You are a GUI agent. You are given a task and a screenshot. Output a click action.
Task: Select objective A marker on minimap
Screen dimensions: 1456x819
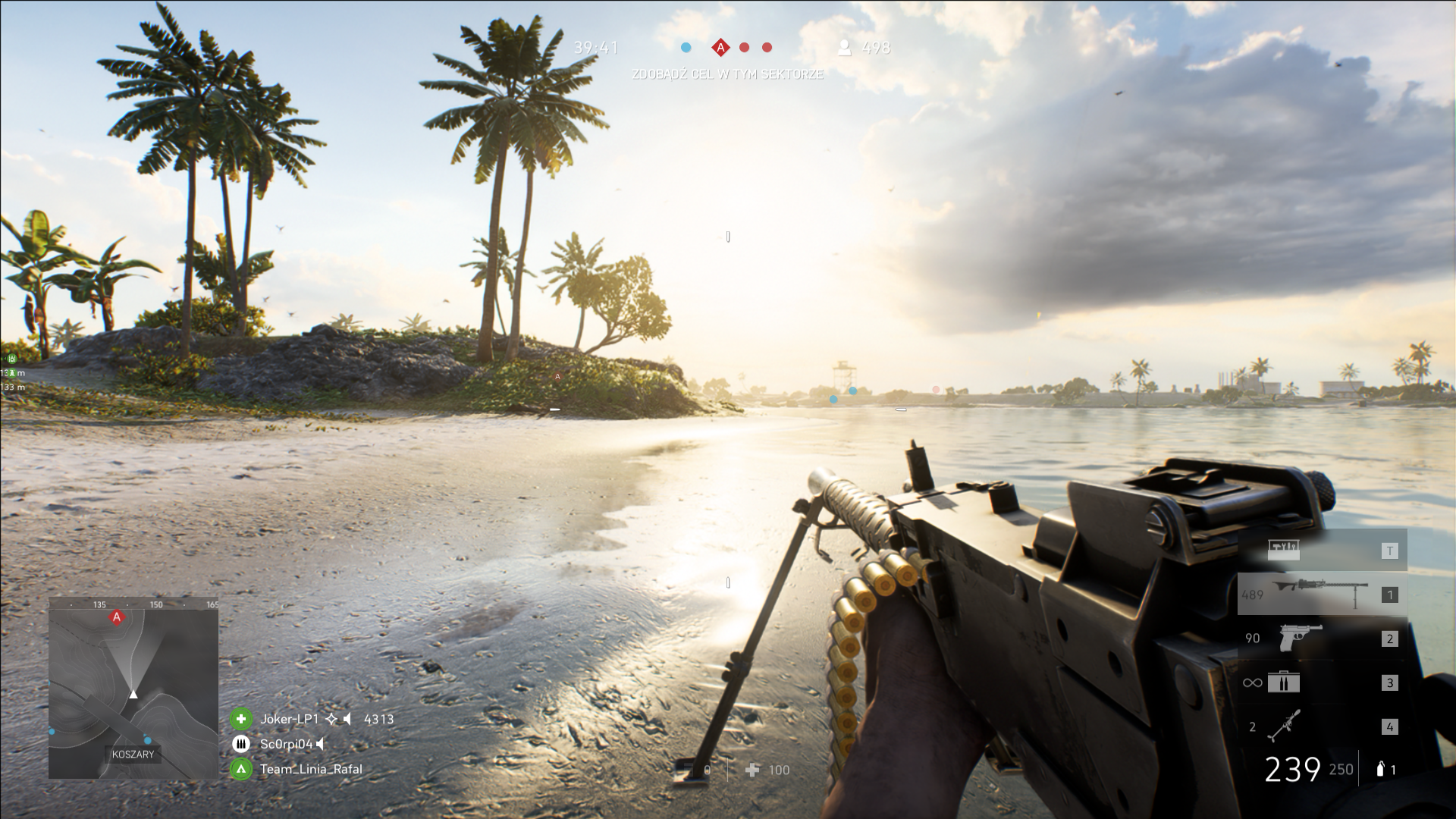(x=117, y=617)
